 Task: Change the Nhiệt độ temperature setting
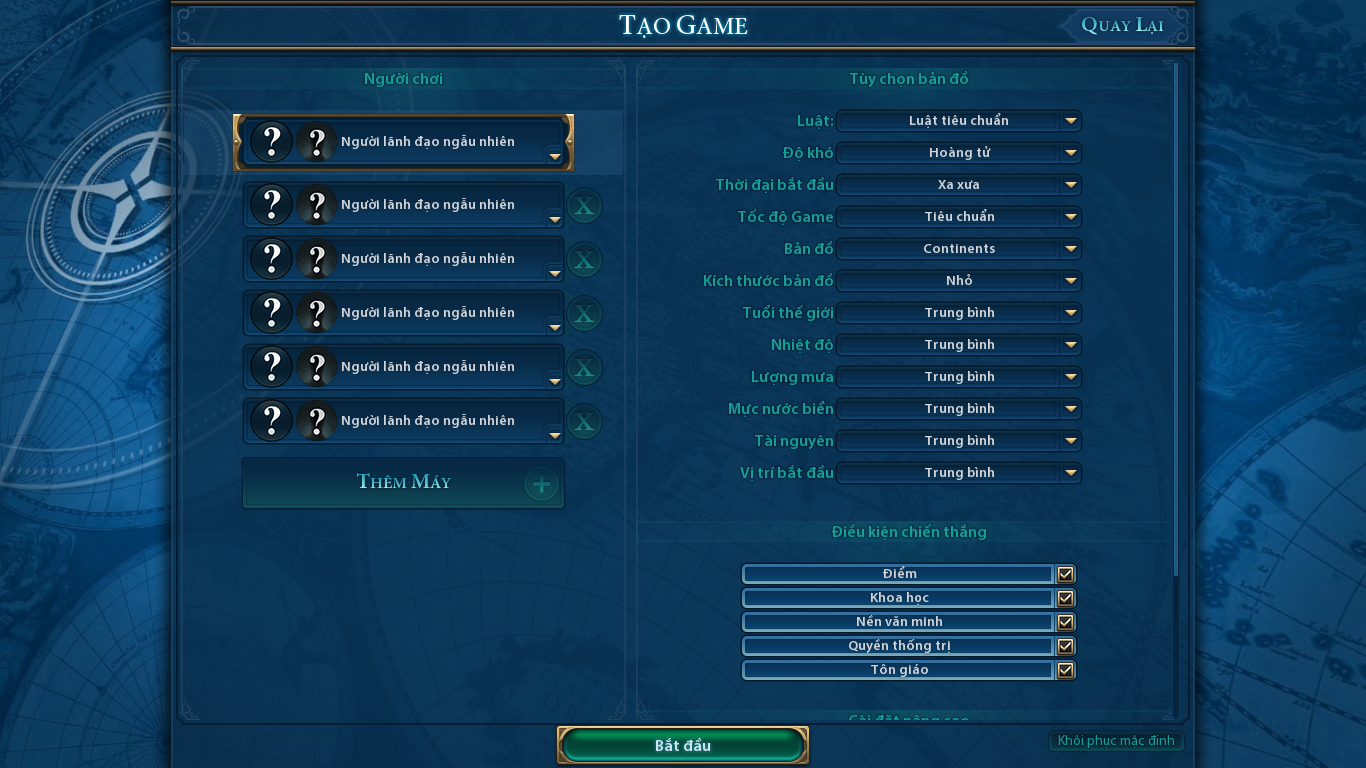[959, 345]
